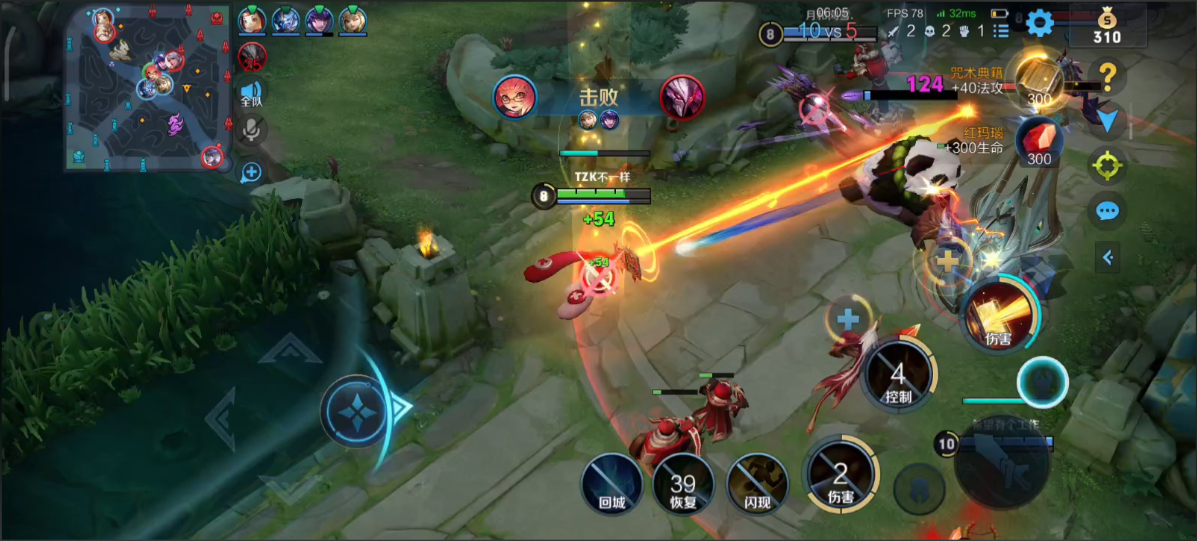
Task: Use the 回城 recall skill
Action: coord(612,485)
